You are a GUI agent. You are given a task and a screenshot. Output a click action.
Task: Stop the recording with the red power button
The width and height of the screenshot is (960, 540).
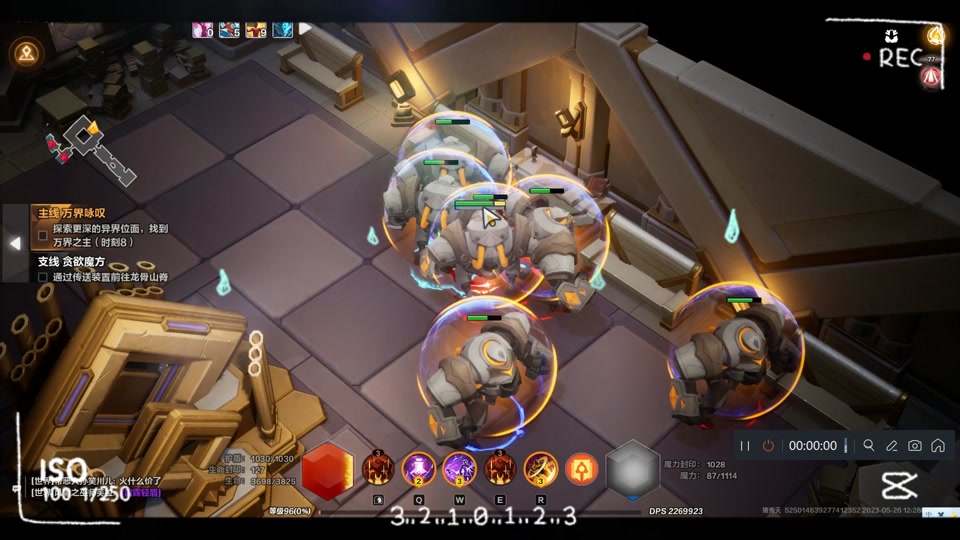[x=768, y=446]
